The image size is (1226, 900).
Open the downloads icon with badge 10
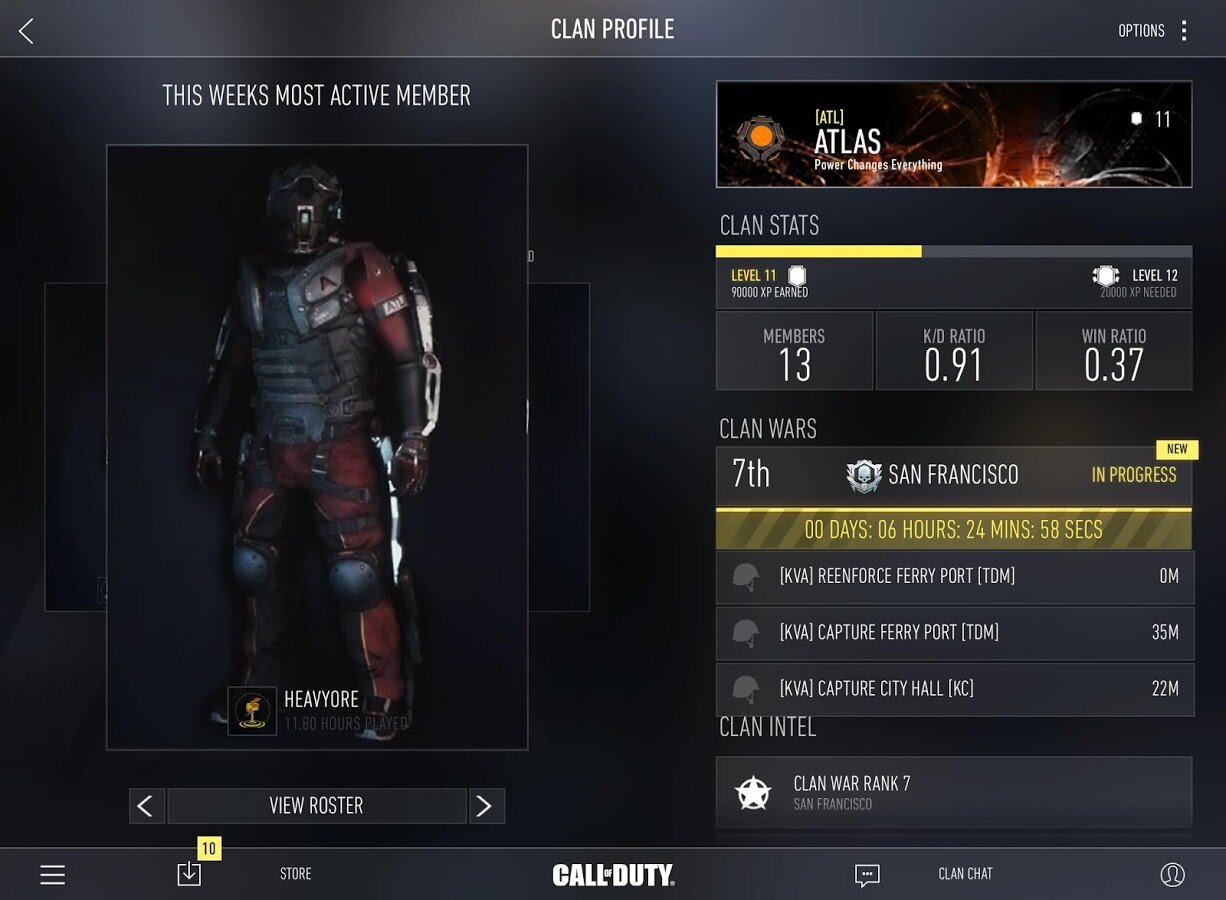[189, 873]
